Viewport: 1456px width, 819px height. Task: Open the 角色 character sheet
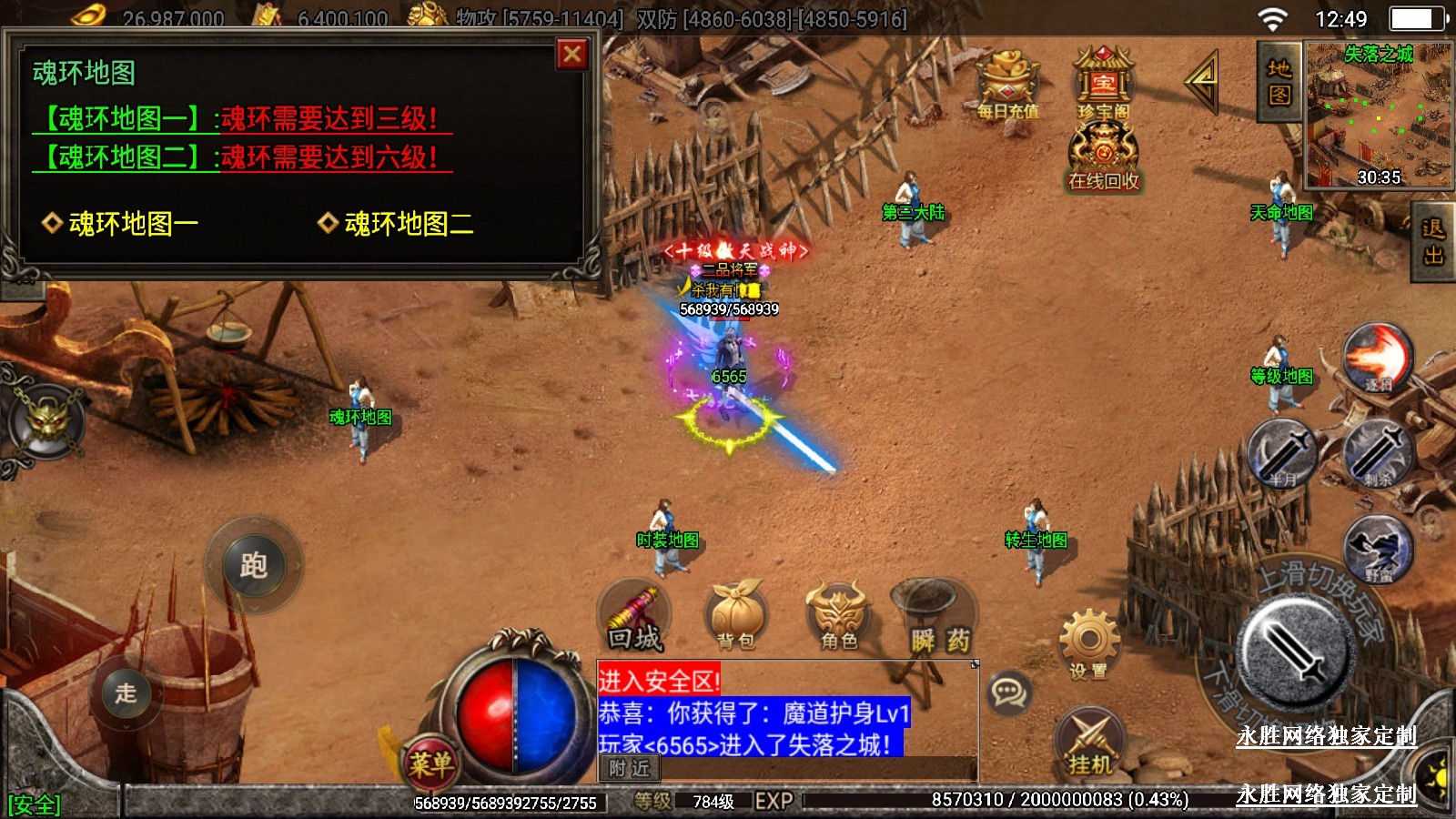pos(838,616)
